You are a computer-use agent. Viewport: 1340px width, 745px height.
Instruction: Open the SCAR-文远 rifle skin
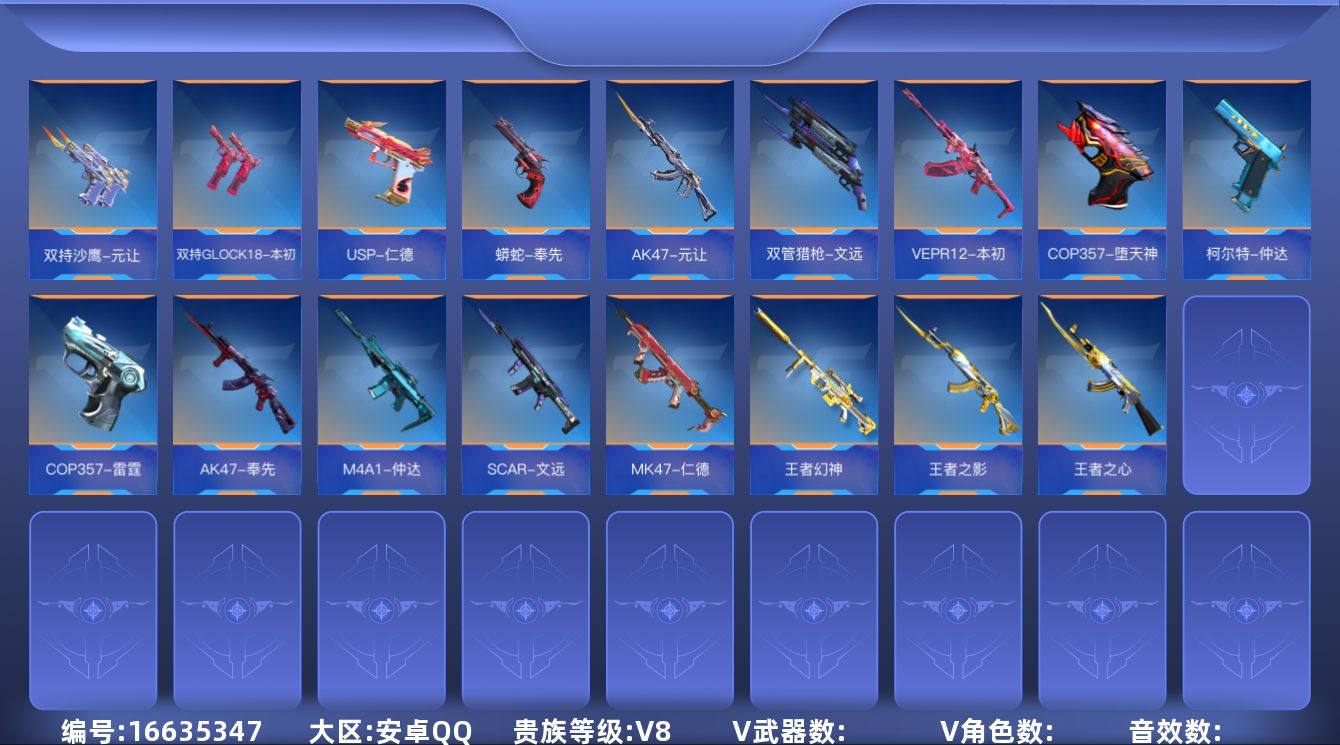(525, 390)
